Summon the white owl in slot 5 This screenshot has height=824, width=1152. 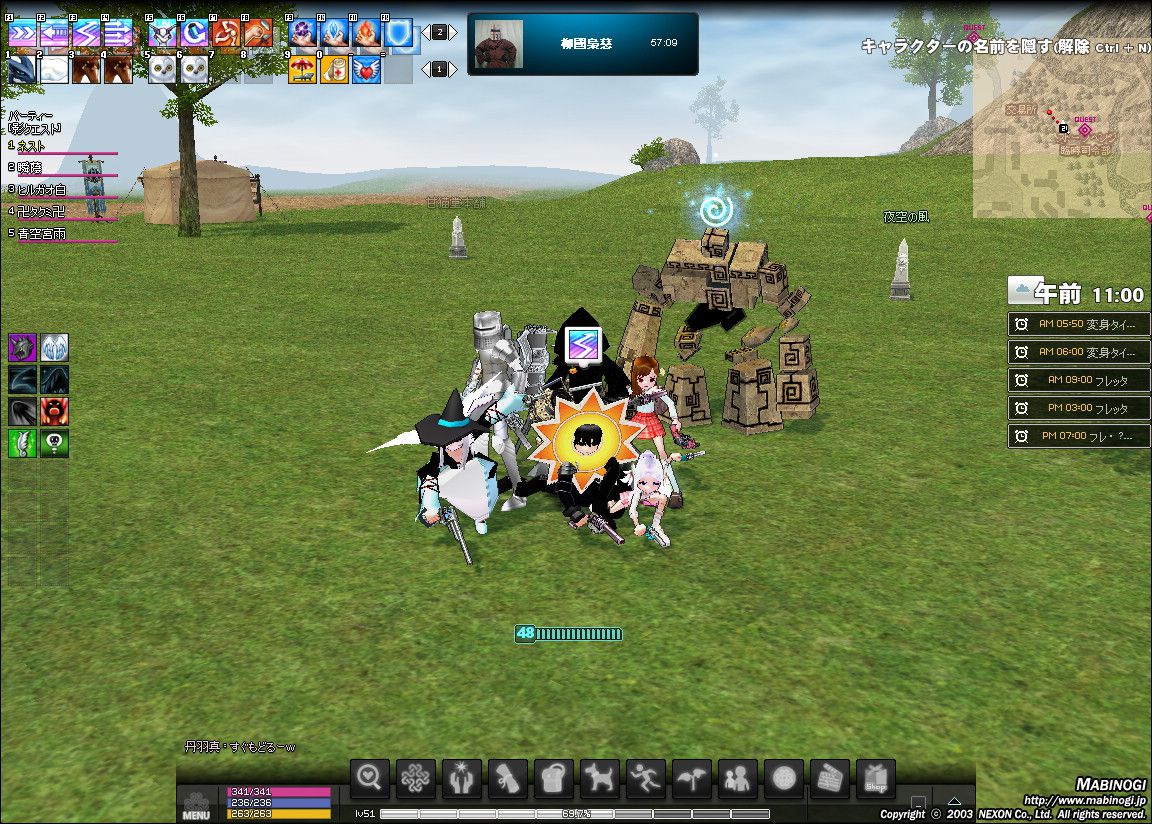click(x=163, y=69)
